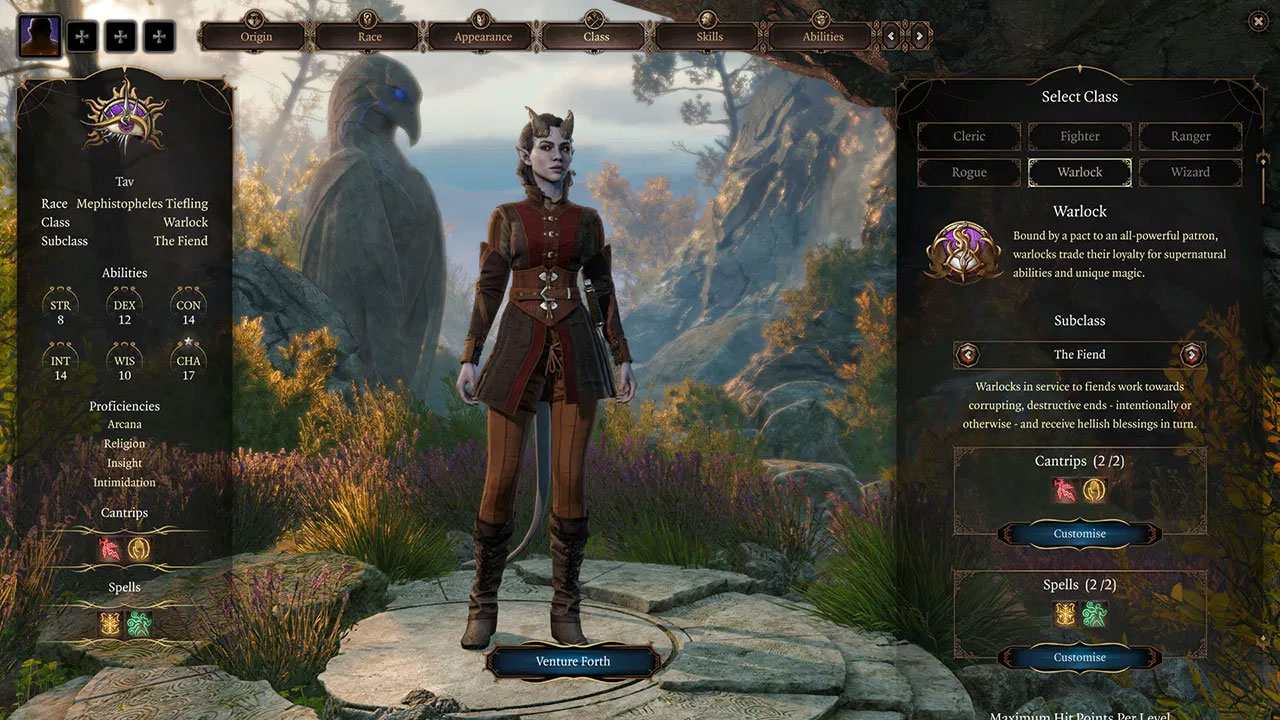
Task: Select the Warlock class button
Action: (1080, 172)
